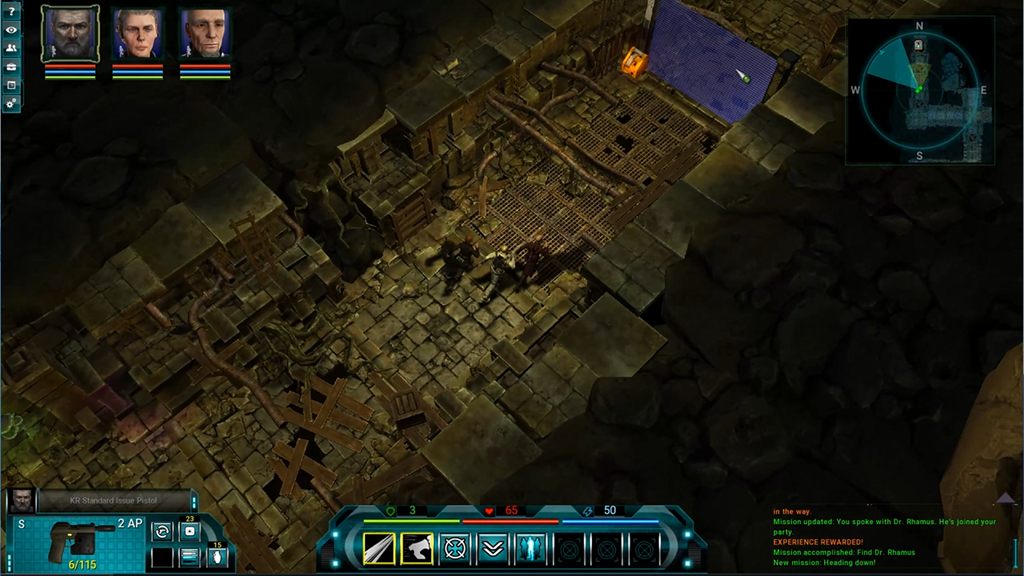Image resolution: width=1024 pixels, height=576 pixels.
Task: Activate the double chevron down ability
Action: [492, 548]
